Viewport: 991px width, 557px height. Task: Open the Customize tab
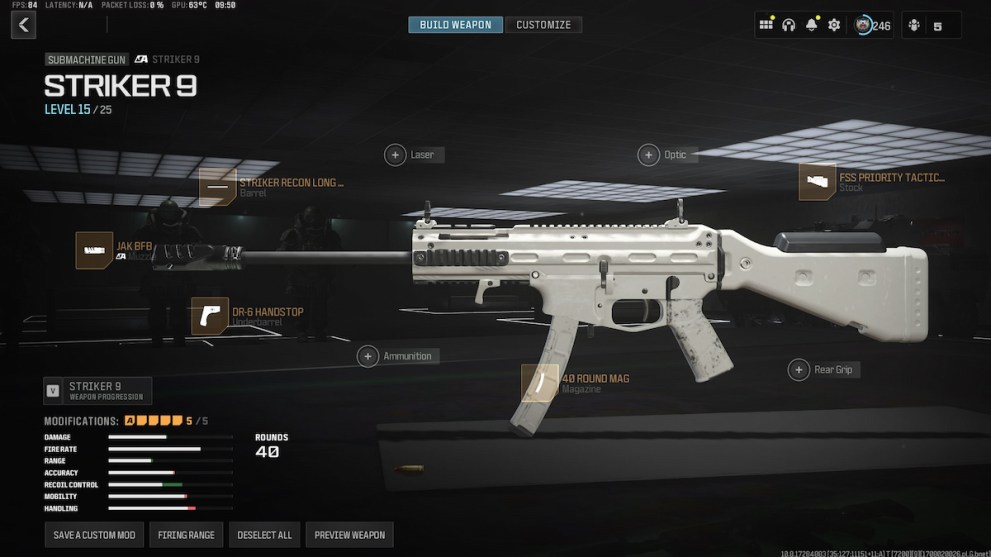tap(543, 25)
